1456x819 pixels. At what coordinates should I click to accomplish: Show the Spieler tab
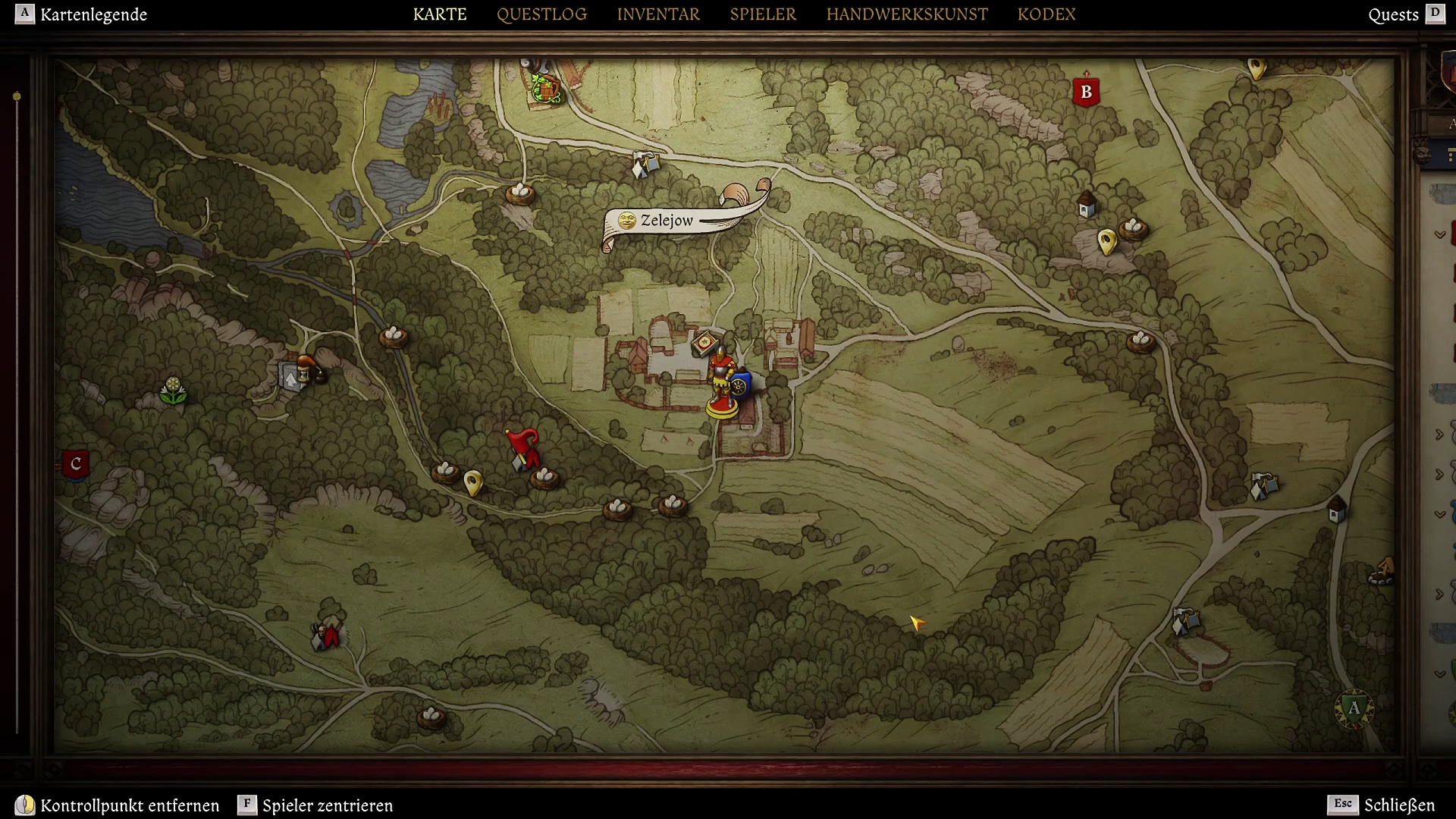pyautogui.click(x=763, y=14)
